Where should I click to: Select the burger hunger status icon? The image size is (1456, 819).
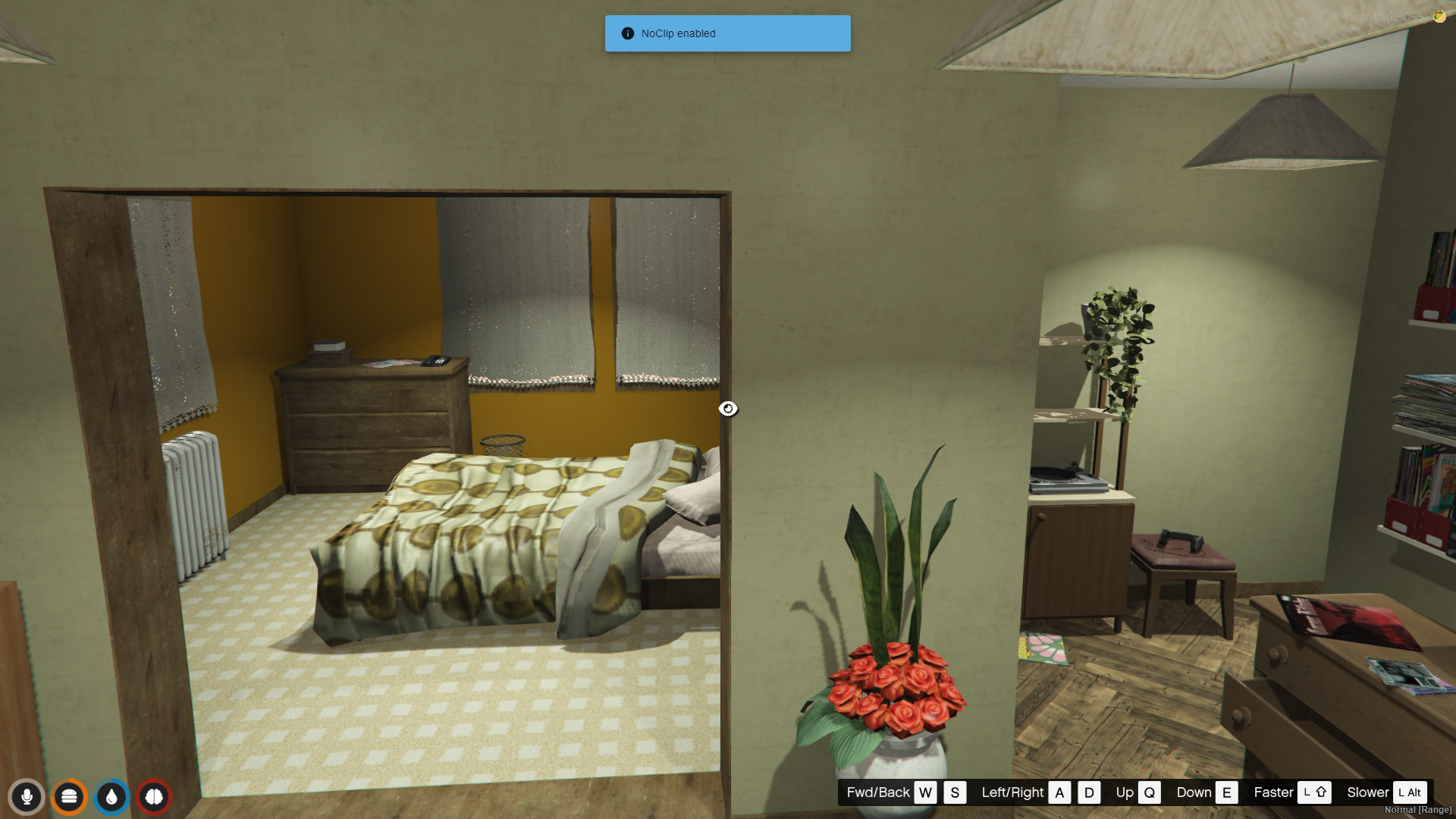[69, 797]
